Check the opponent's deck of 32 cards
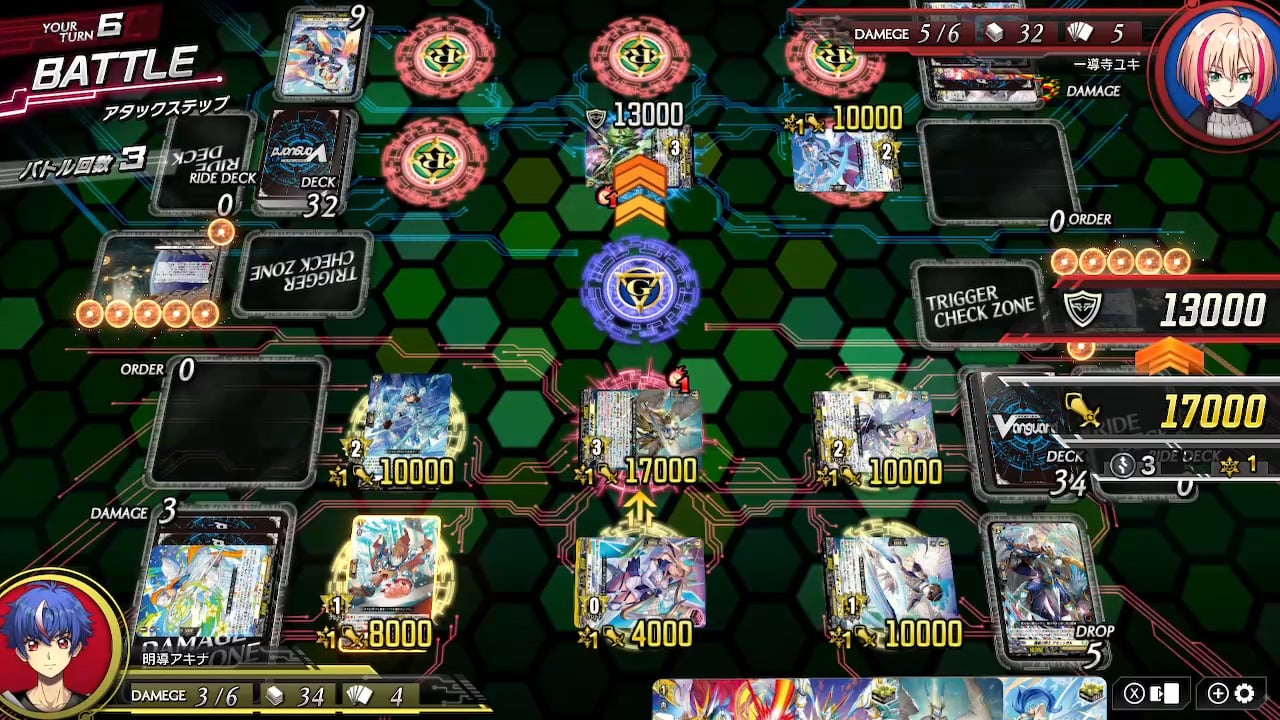Screen dimensions: 1280x720 pos(307,160)
